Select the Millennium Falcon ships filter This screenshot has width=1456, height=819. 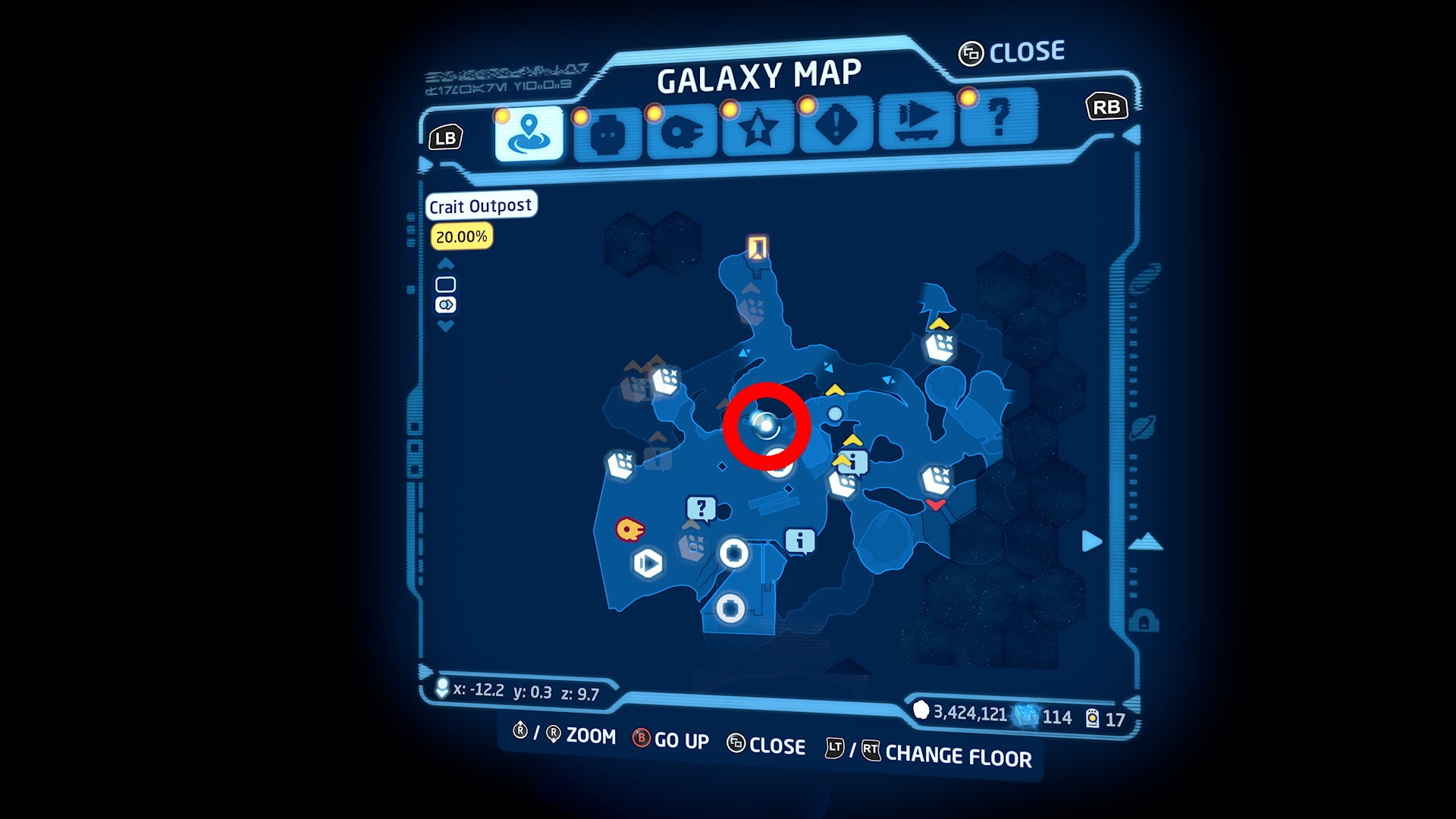684,130
